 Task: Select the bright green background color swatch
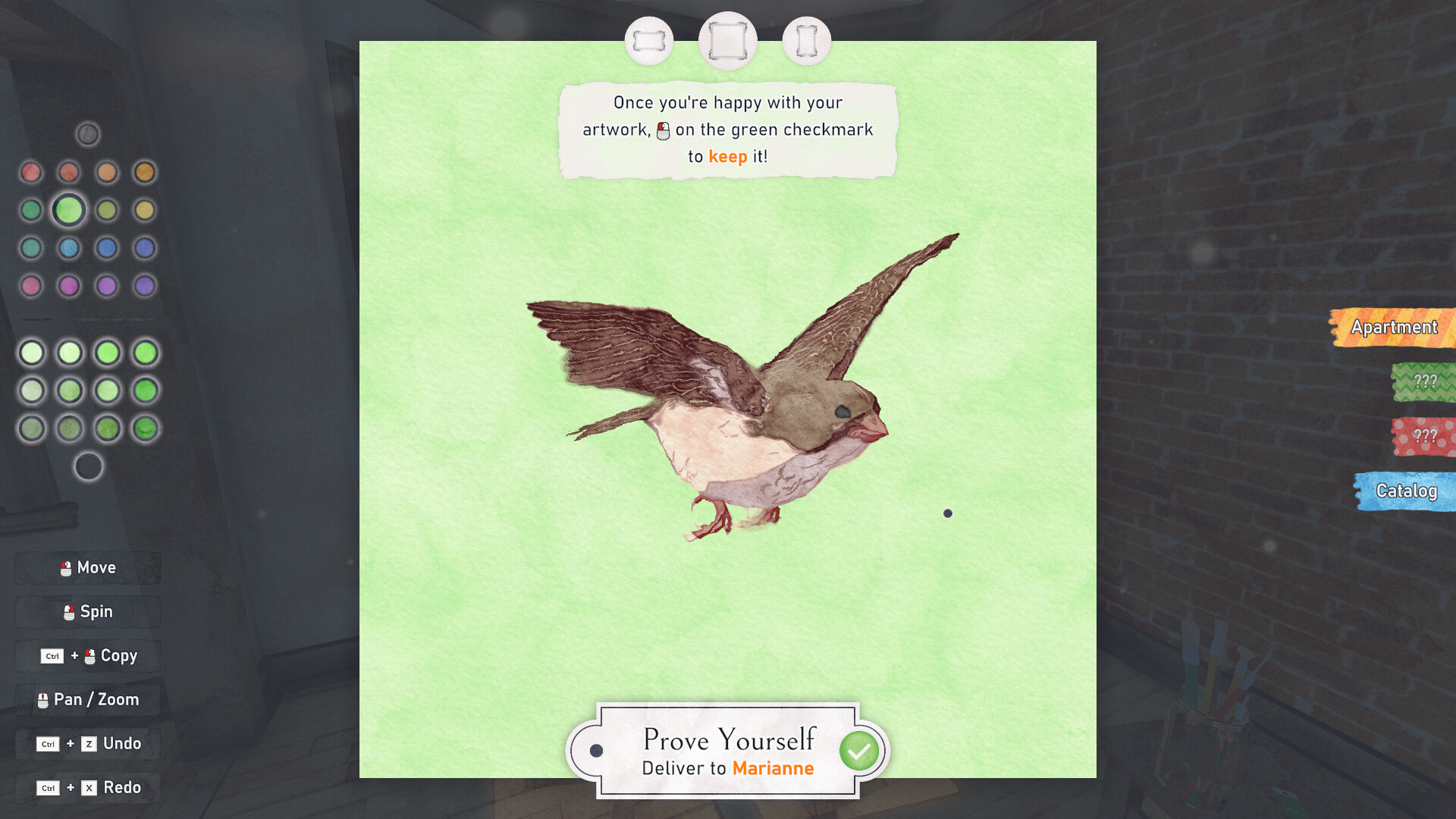coord(68,210)
